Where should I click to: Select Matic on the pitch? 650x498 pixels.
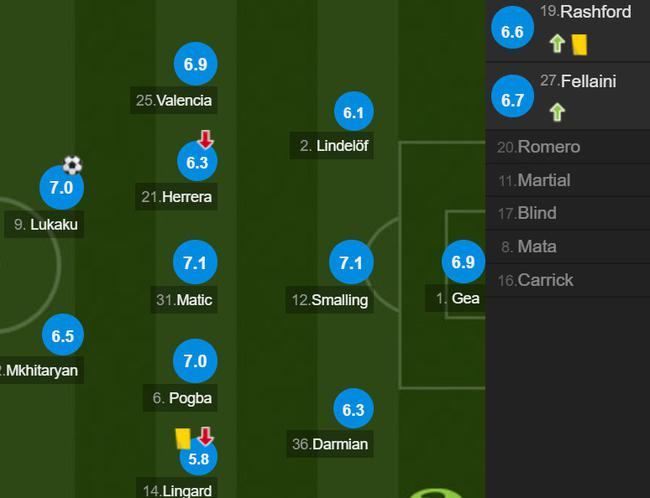[x=195, y=262]
